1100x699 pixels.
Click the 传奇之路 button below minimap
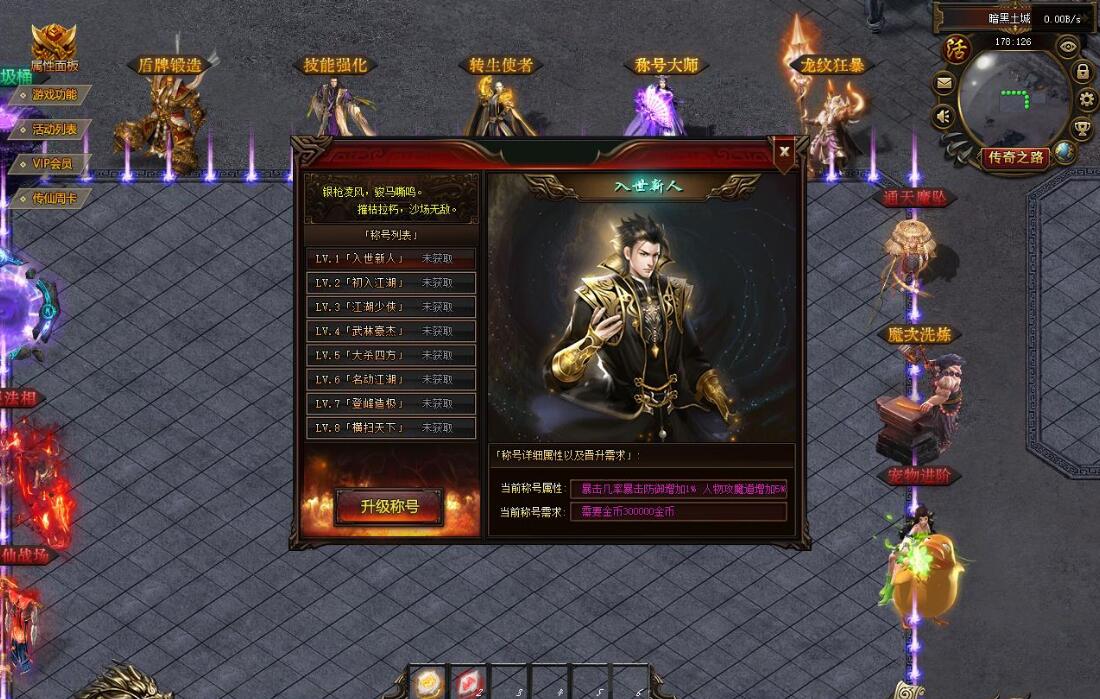click(1016, 157)
